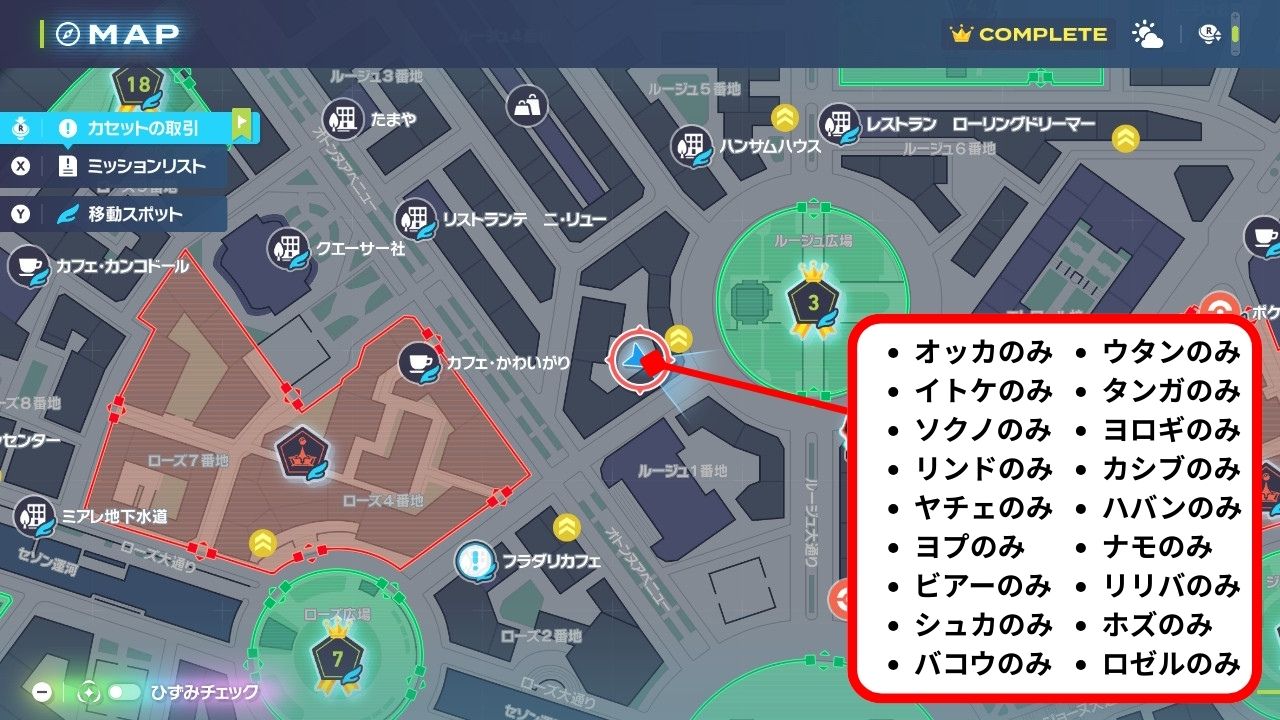This screenshot has width=1280, height=720.
Task: Click the ミアレ地下水道 sewer marker
Action: coord(36,517)
